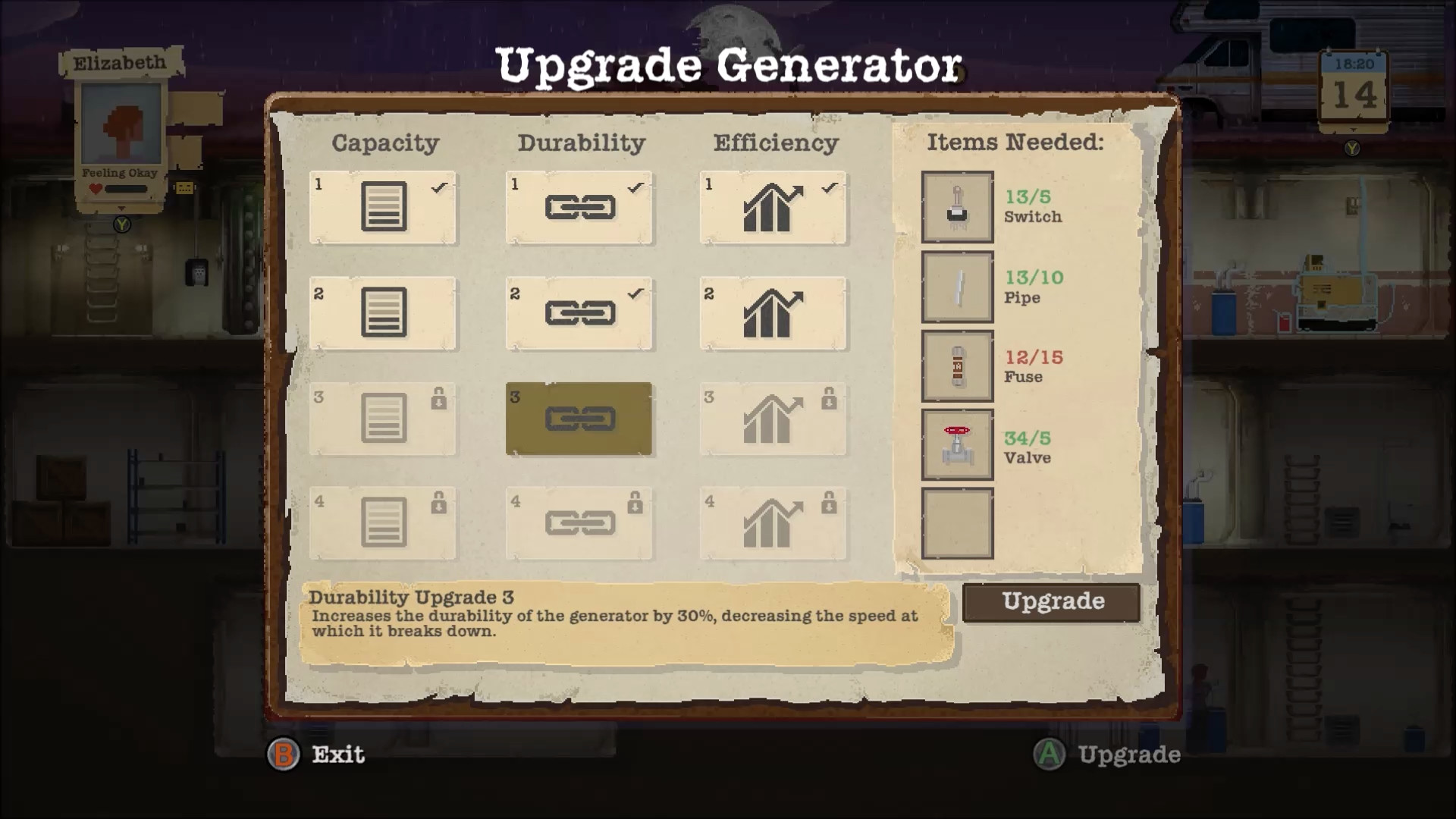Toggle the checkmark on Durability level 1
The height and width of the screenshot is (819, 1456).
pyautogui.click(x=635, y=187)
